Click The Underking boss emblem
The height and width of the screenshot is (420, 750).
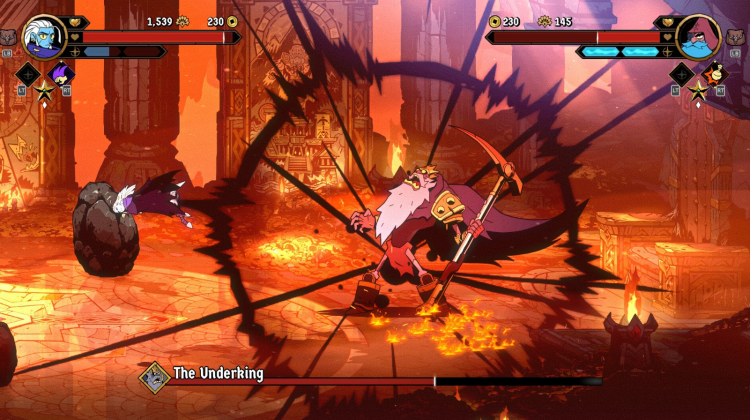[x=154, y=376]
